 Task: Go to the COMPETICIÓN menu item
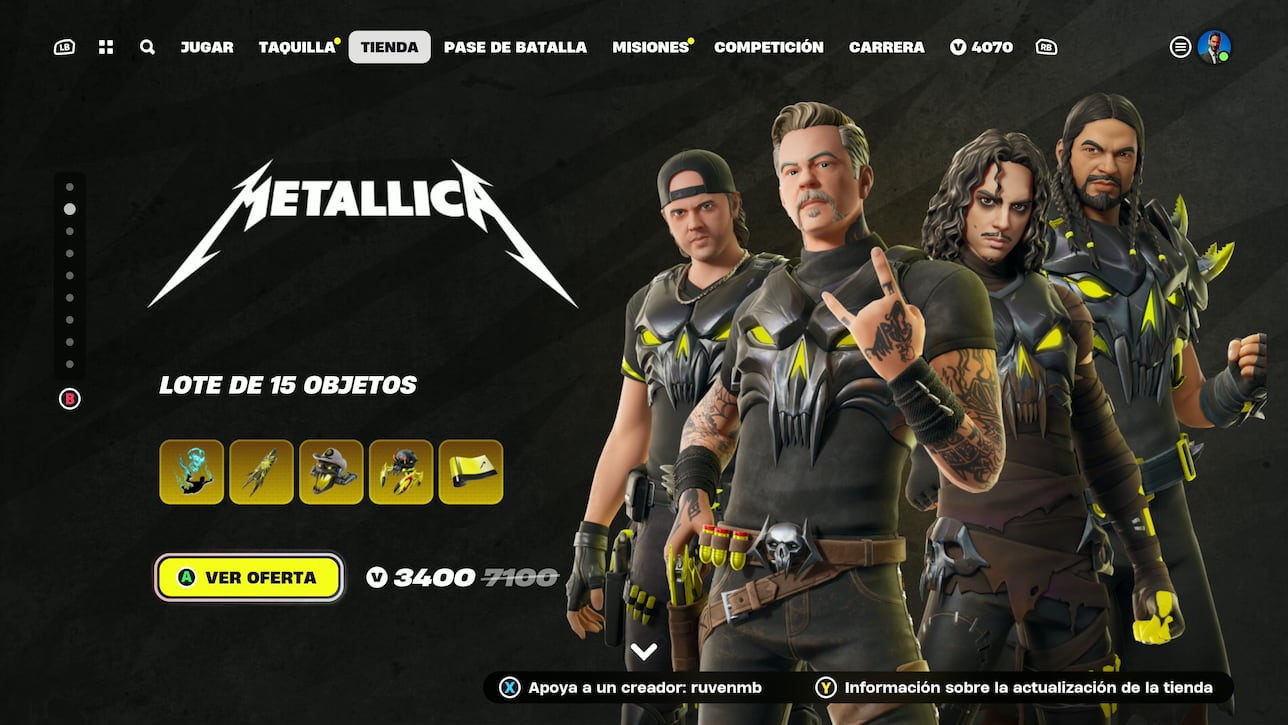coord(767,46)
